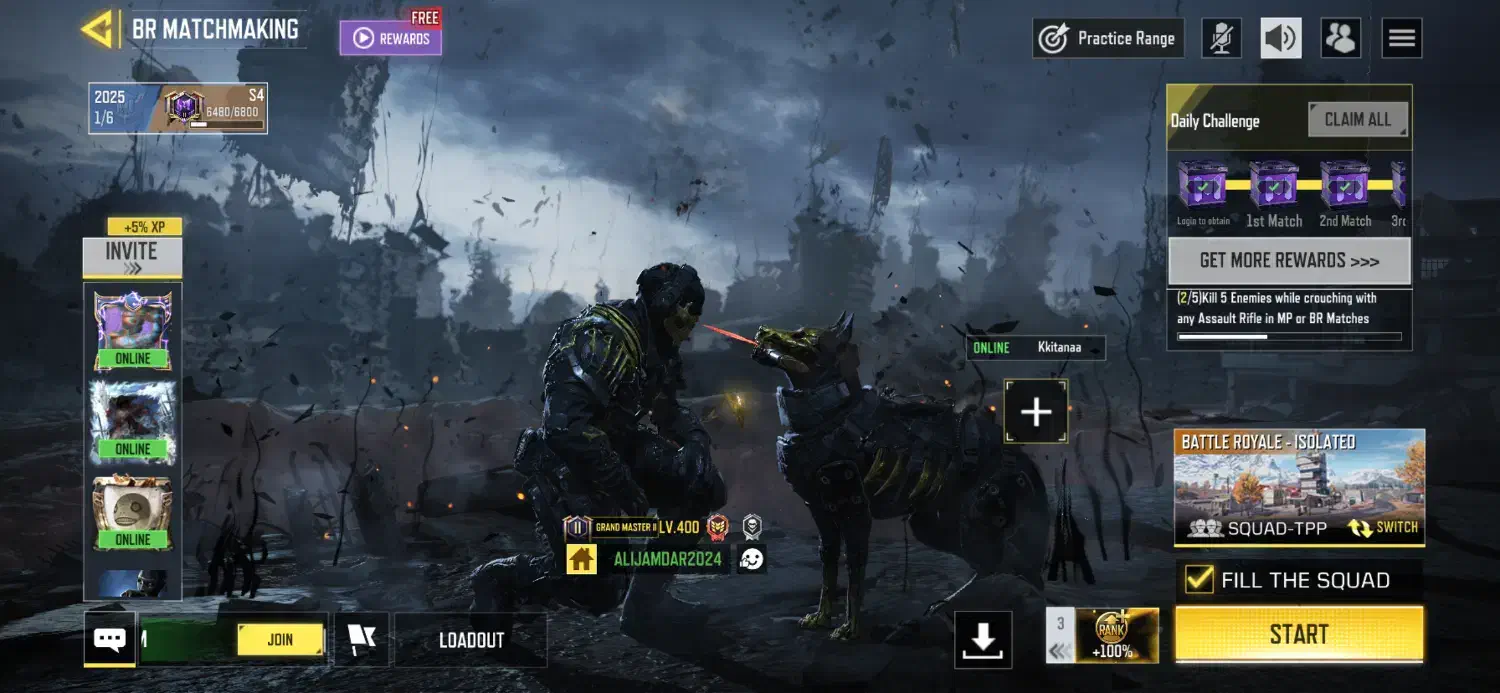The image size is (1500, 693).
Task: Open the Loadout screen
Action: (x=471, y=640)
